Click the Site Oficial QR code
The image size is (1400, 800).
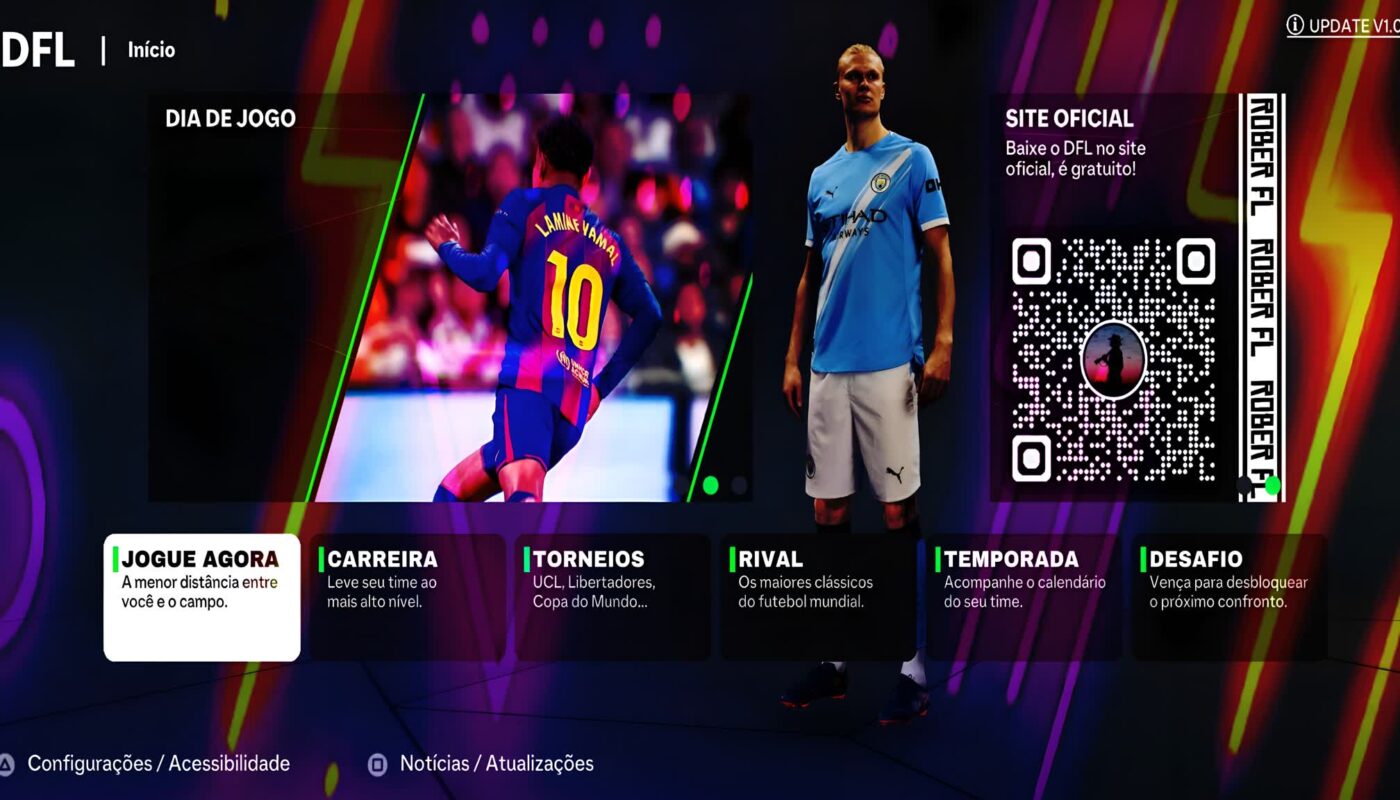pyautogui.click(x=1115, y=355)
